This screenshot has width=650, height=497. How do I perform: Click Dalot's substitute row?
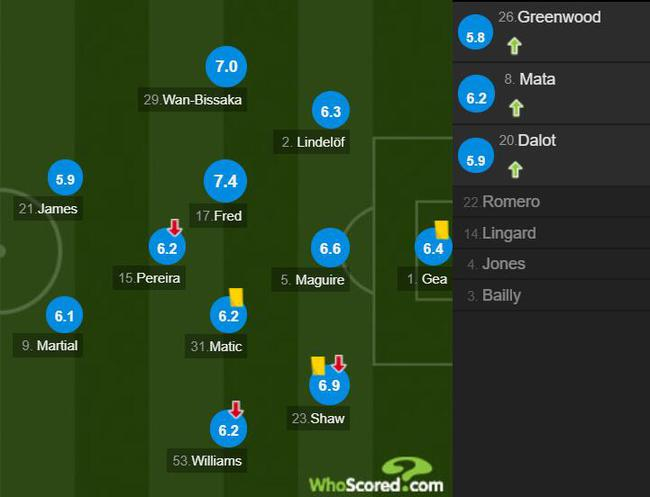(x=550, y=155)
